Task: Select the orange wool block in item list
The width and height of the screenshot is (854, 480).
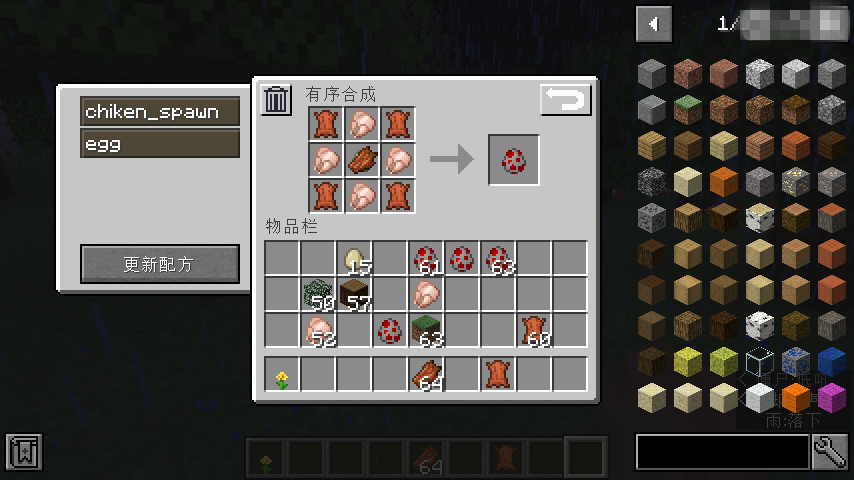Action: [796, 397]
